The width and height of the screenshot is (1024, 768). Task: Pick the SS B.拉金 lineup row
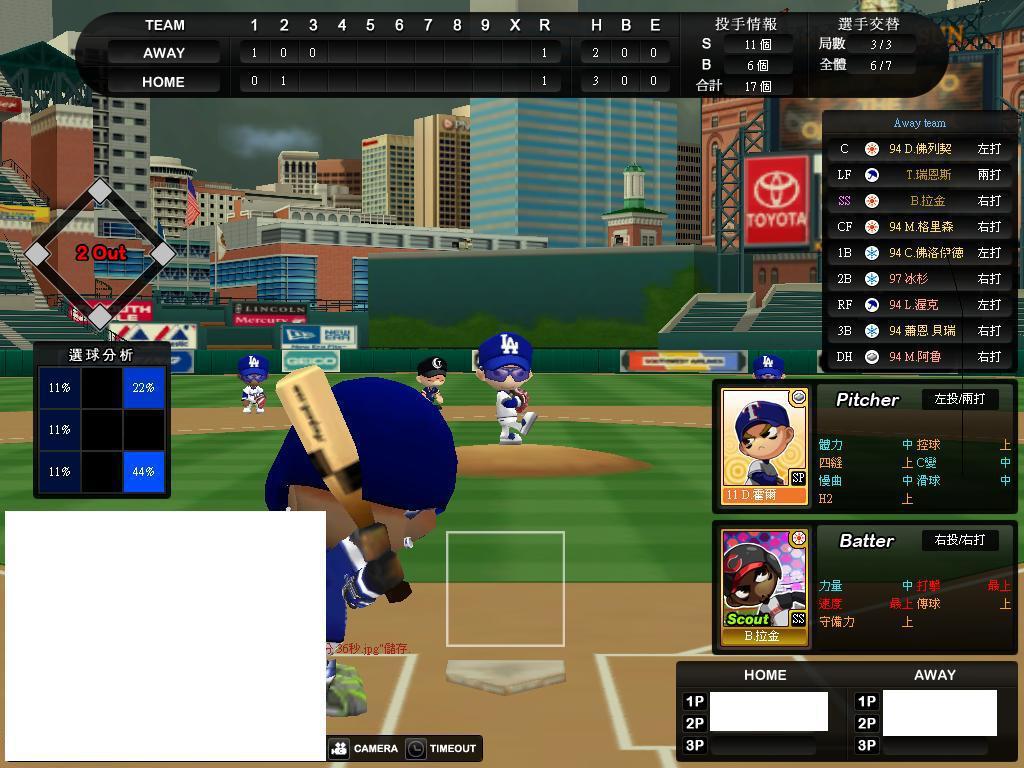[x=919, y=201]
